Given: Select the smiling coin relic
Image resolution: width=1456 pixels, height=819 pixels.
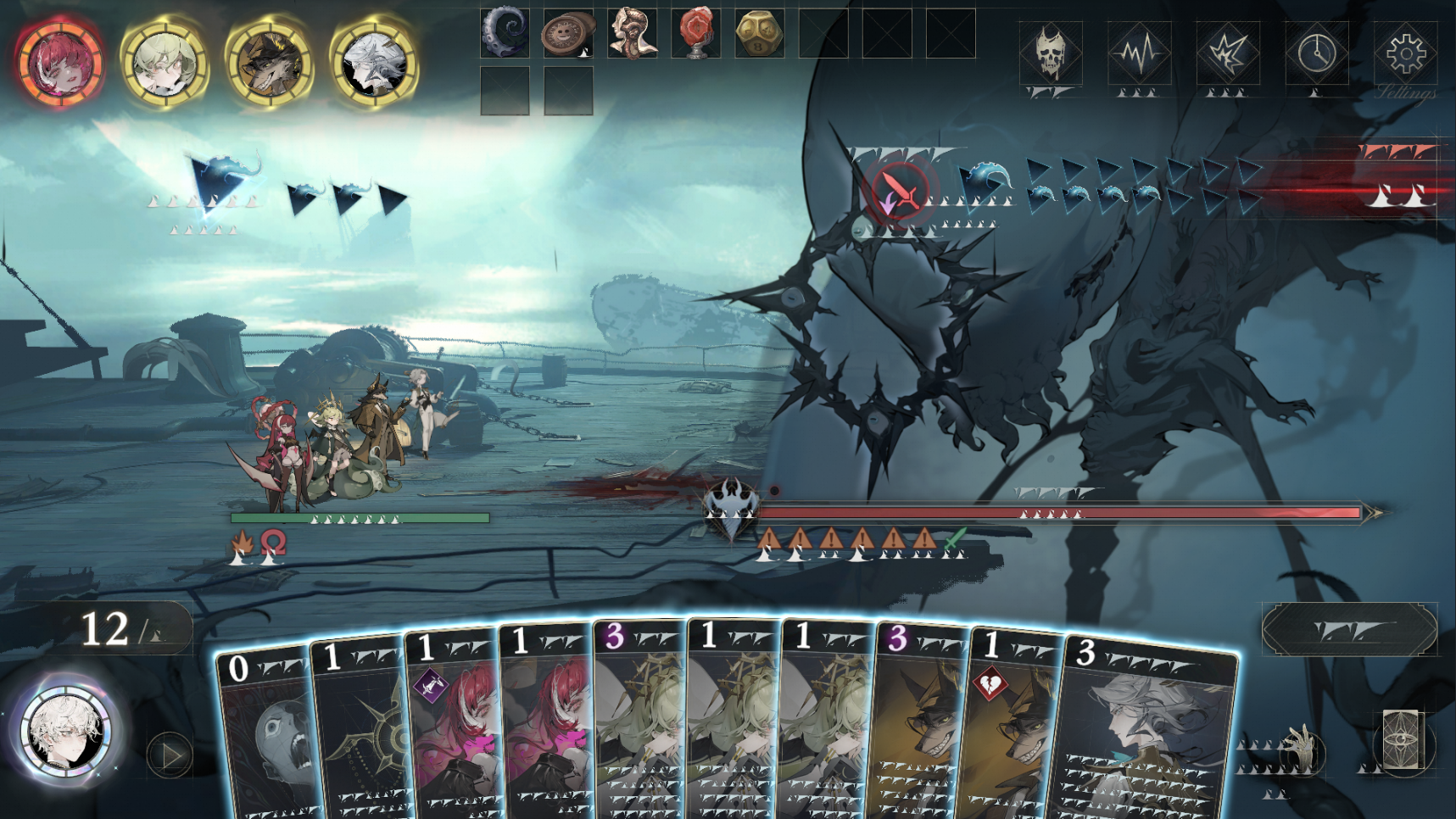Looking at the screenshot, I should pyautogui.click(x=566, y=36).
